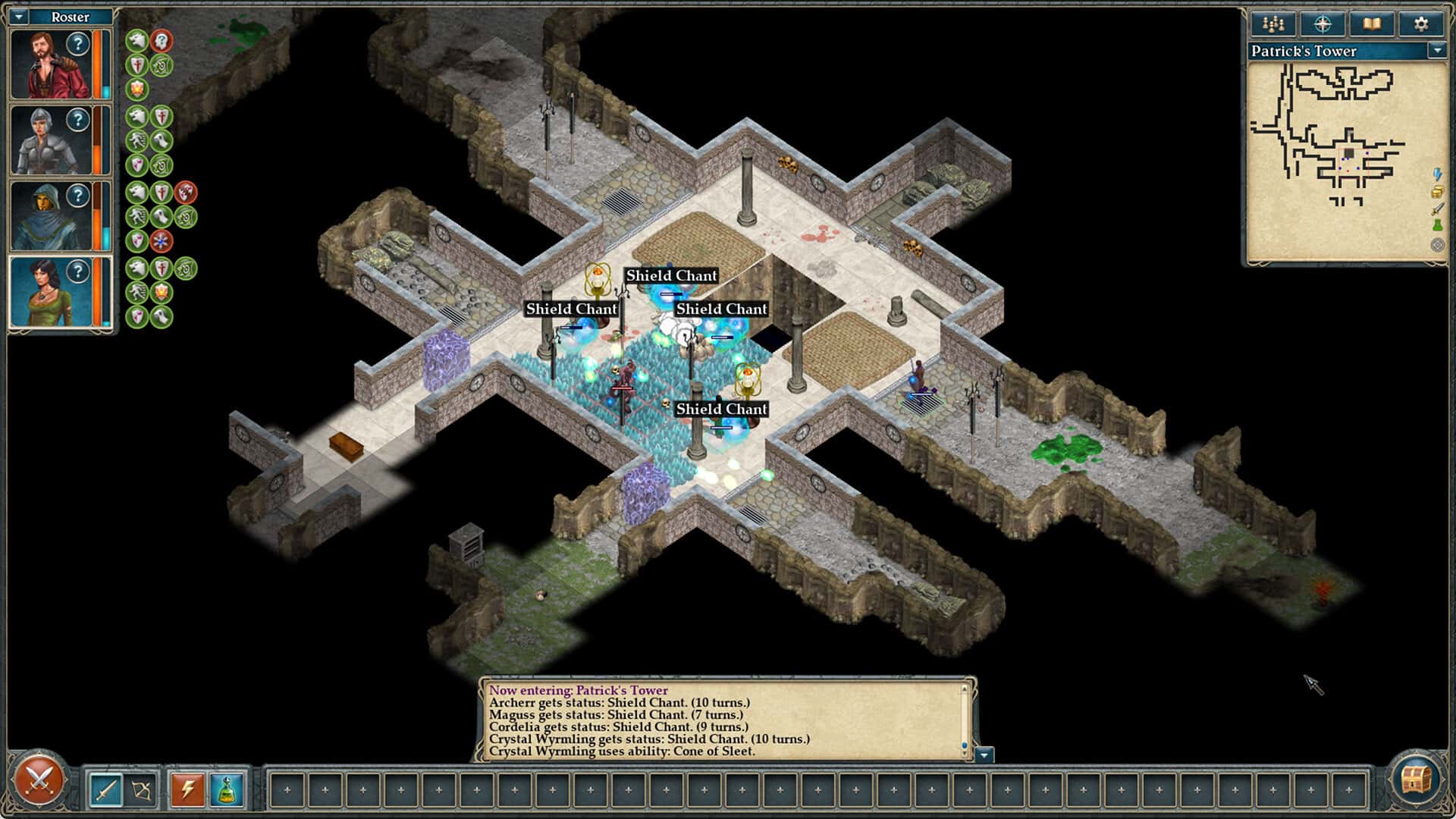Open the party roster icon top-right
This screenshot has height=819, width=1456.
click(x=1275, y=24)
